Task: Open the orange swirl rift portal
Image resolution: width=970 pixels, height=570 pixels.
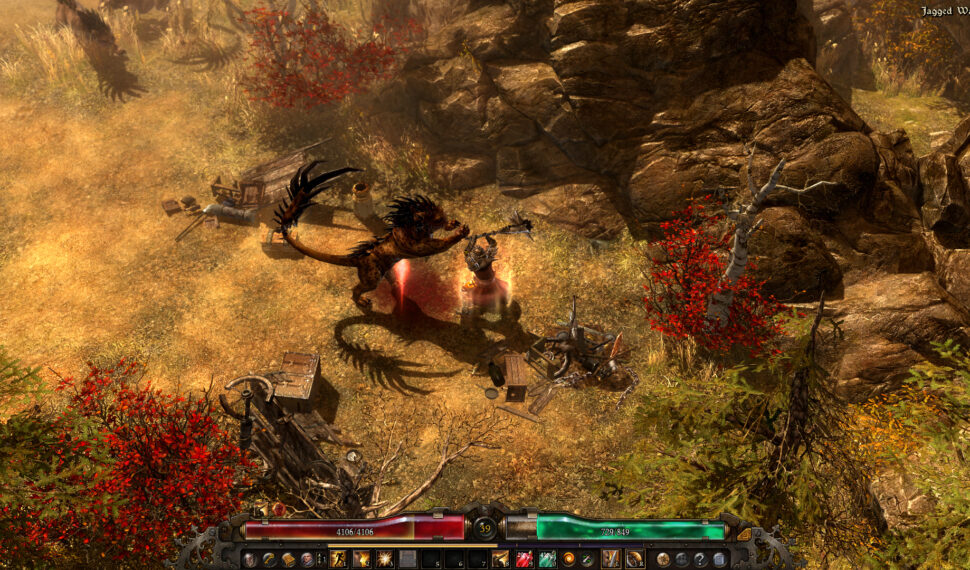Action: [x=569, y=559]
